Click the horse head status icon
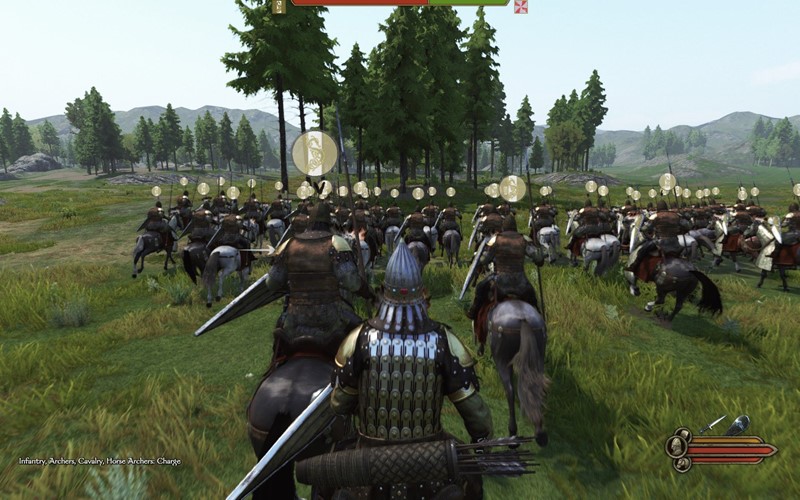800x500 pixels. [681, 463]
